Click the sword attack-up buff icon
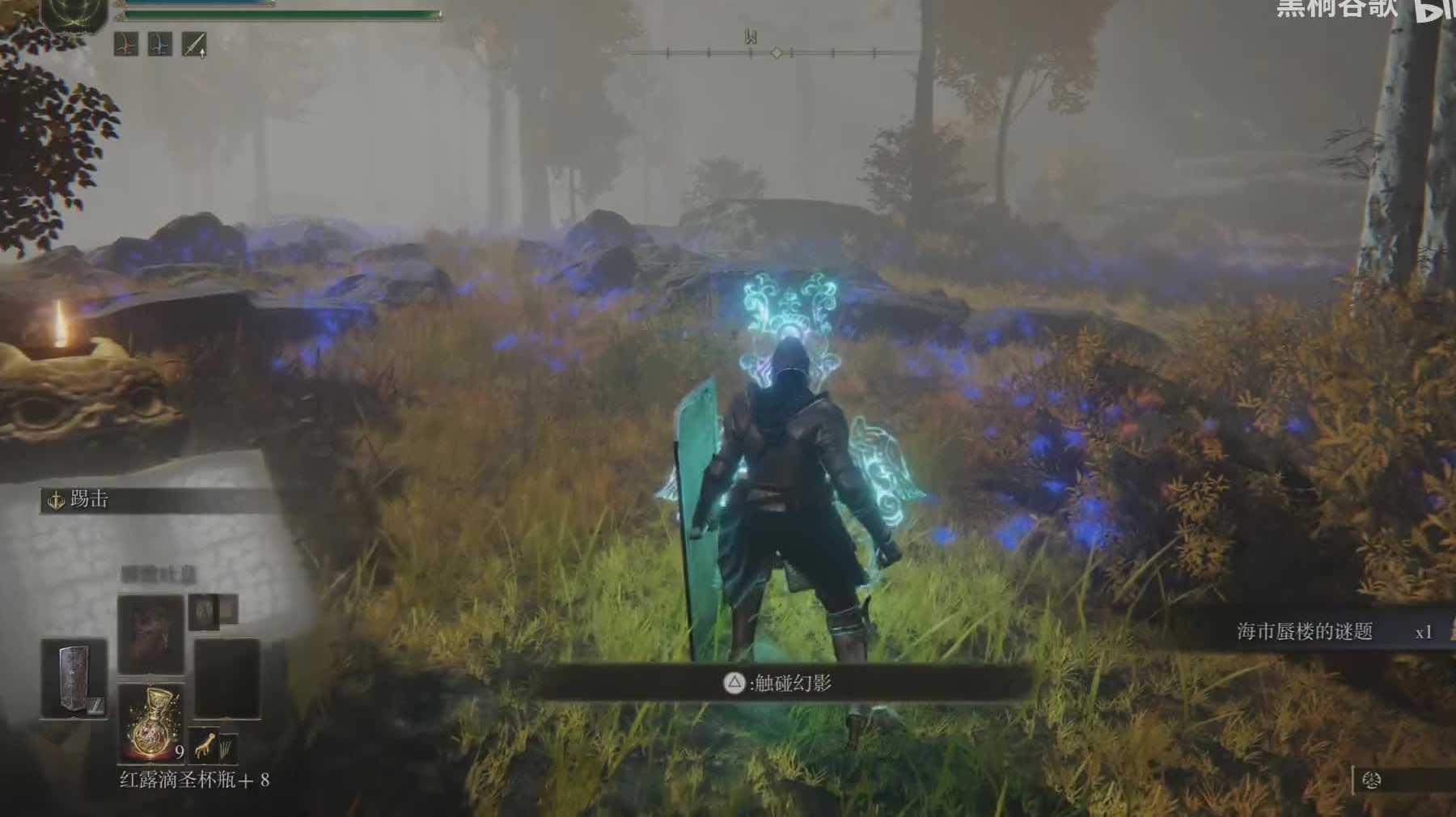Screen dimensions: 1456x817 click(x=194, y=44)
